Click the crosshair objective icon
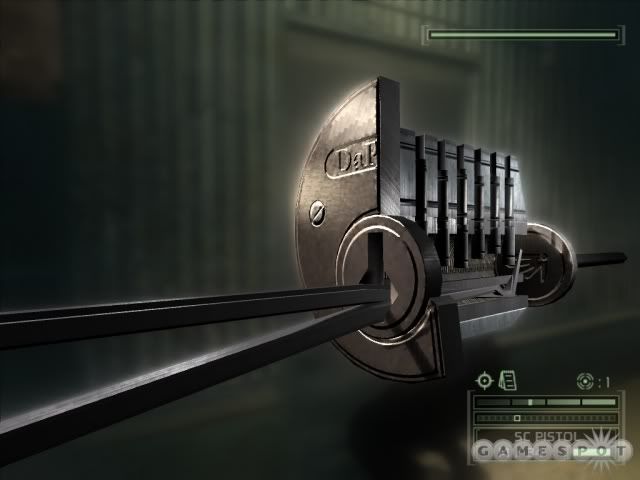Screen dimensions: 640x480 (485, 380)
